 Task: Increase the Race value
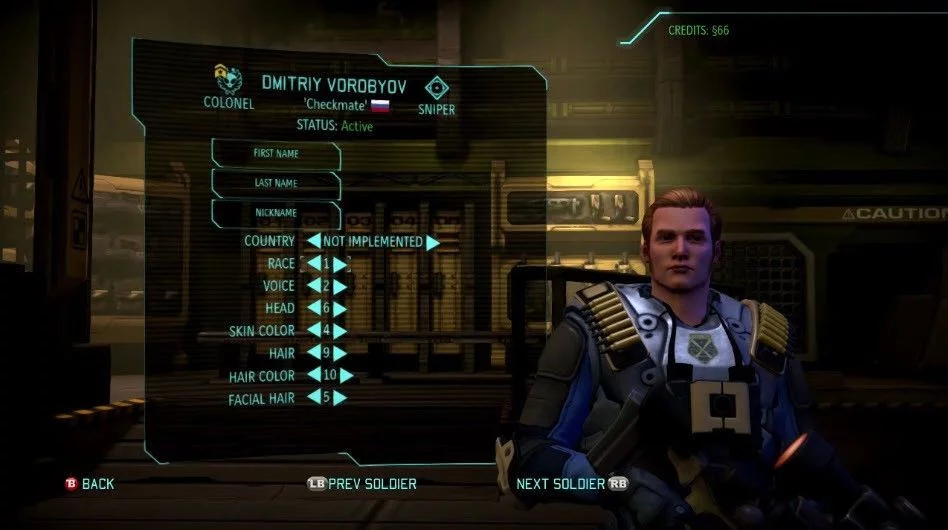point(340,264)
